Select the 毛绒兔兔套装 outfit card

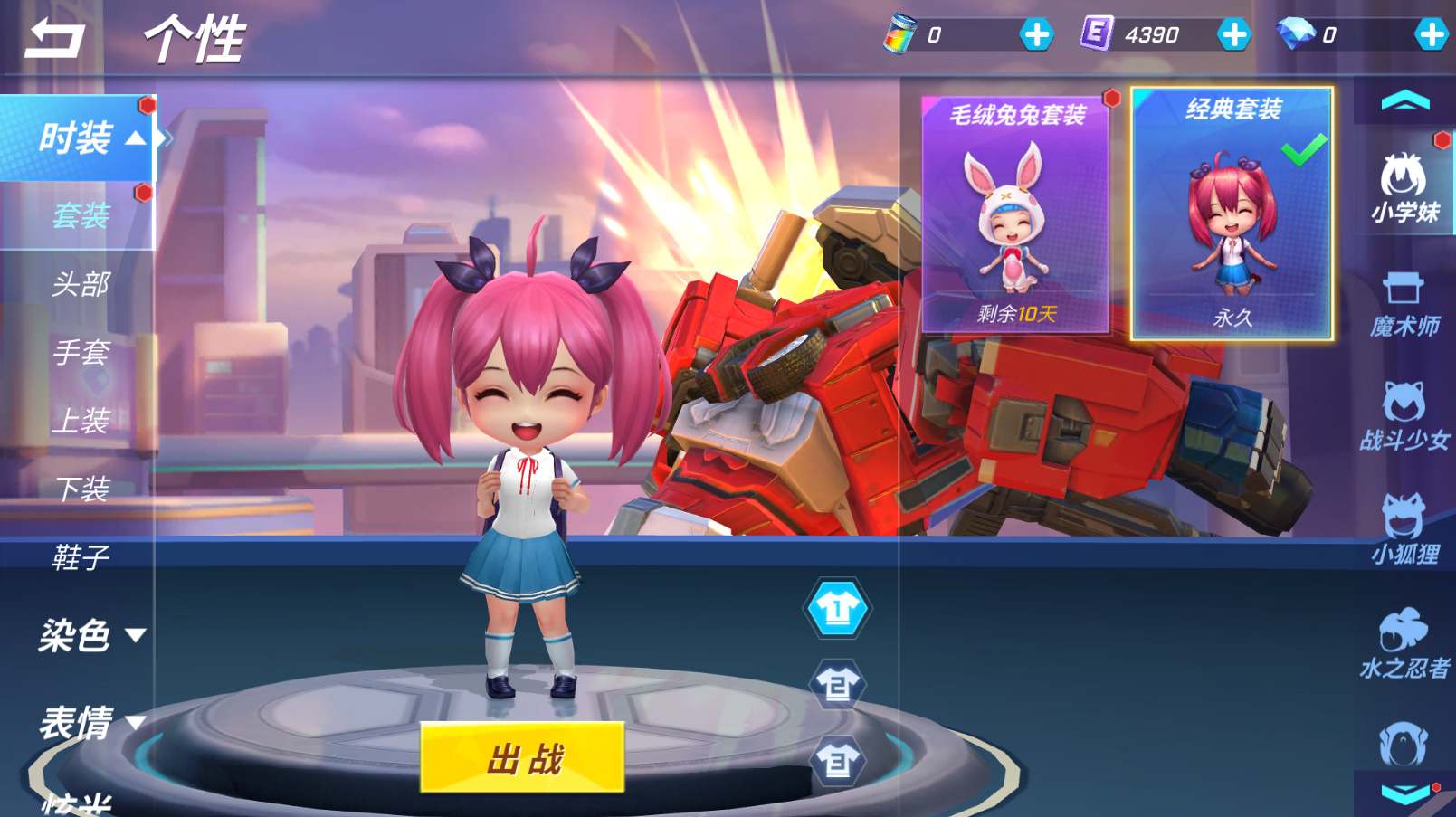coord(1015,214)
